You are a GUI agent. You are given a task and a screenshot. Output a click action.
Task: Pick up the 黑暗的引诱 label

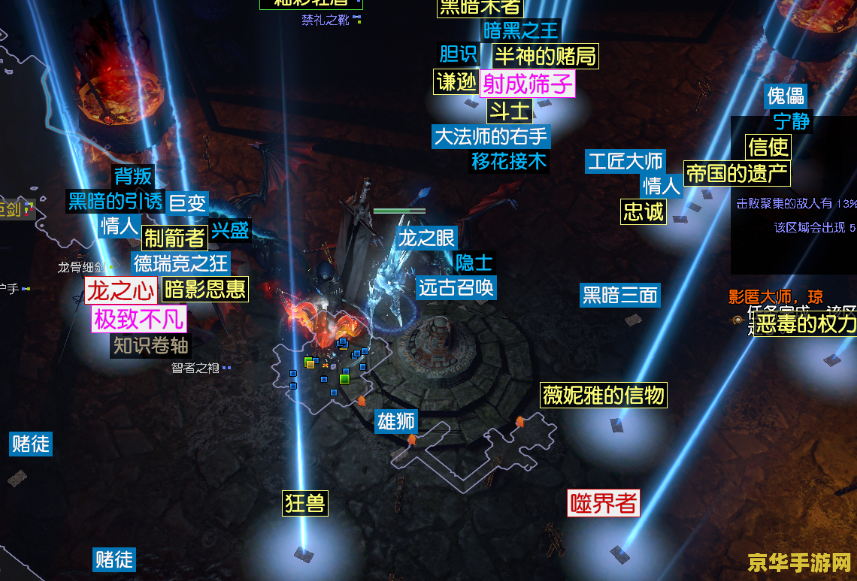(x=115, y=201)
